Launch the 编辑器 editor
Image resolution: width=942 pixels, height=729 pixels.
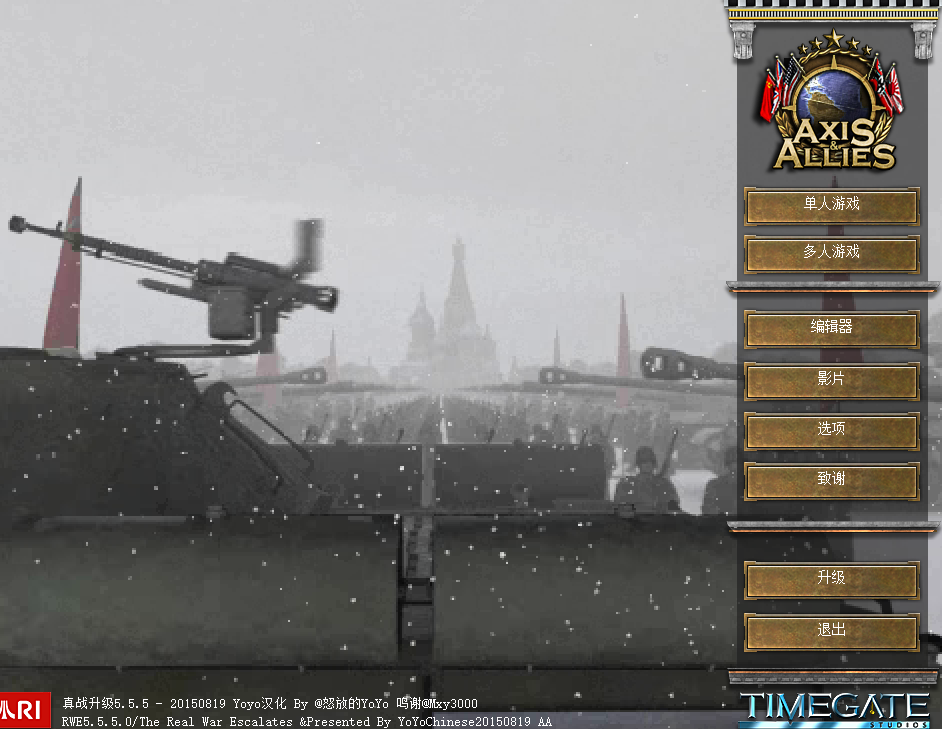tap(831, 328)
